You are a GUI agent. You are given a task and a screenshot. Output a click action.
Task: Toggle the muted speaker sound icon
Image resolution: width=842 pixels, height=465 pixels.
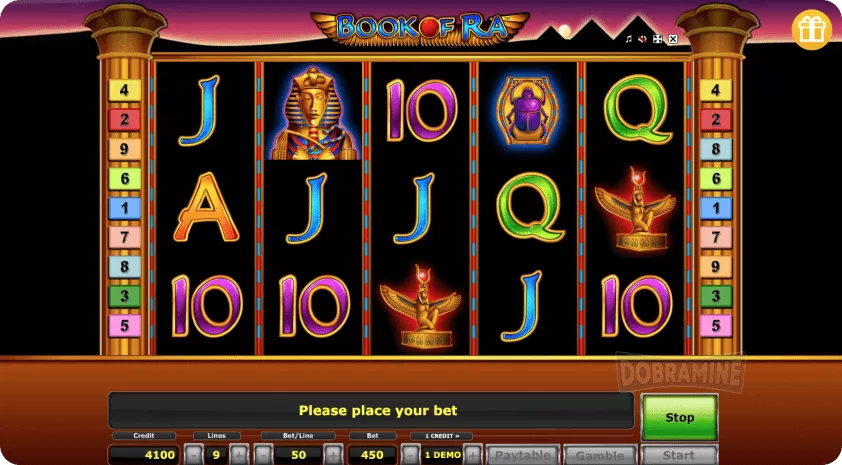click(643, 39)
